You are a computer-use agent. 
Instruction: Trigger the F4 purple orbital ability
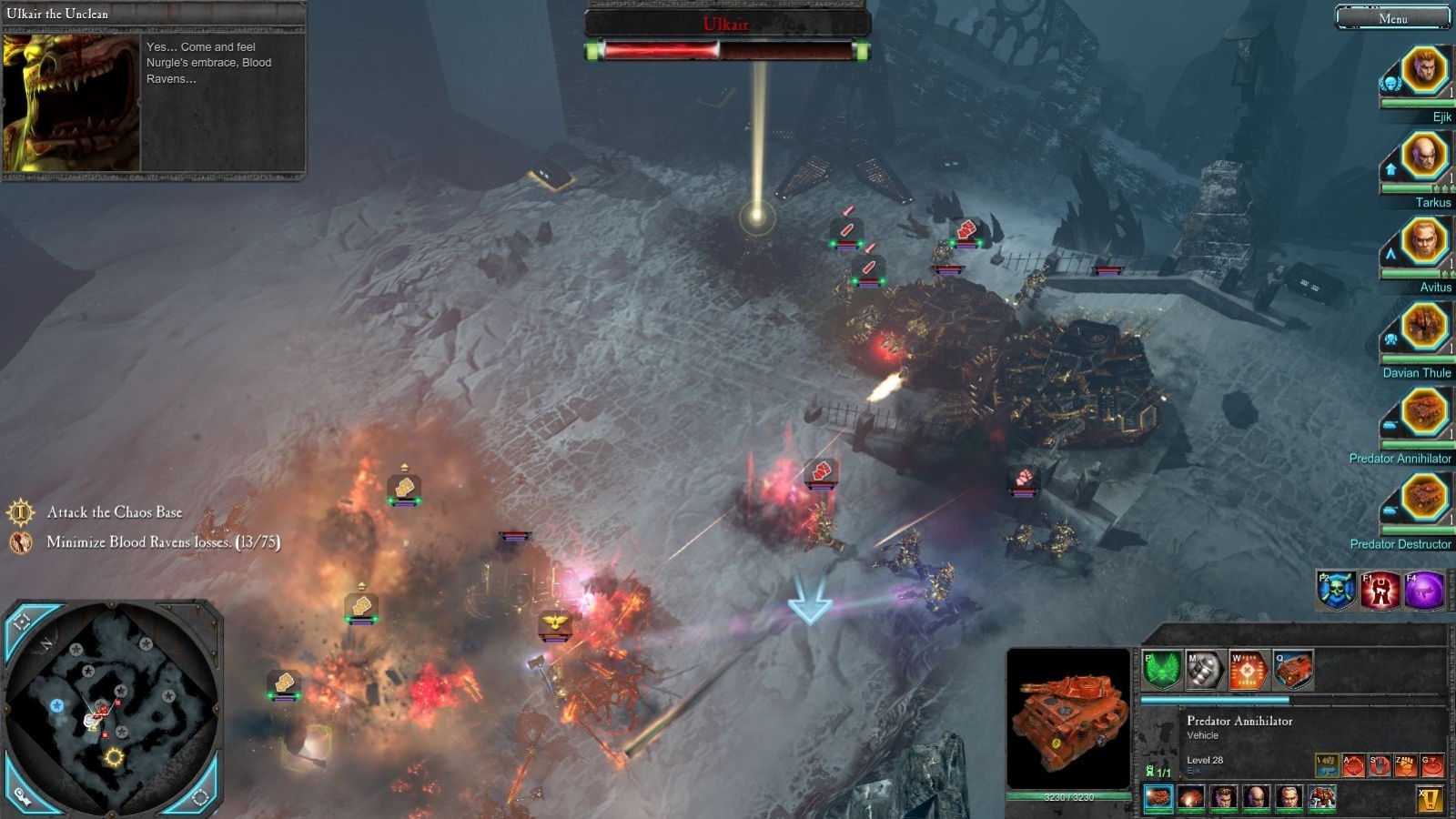(x=1425, y=590)
